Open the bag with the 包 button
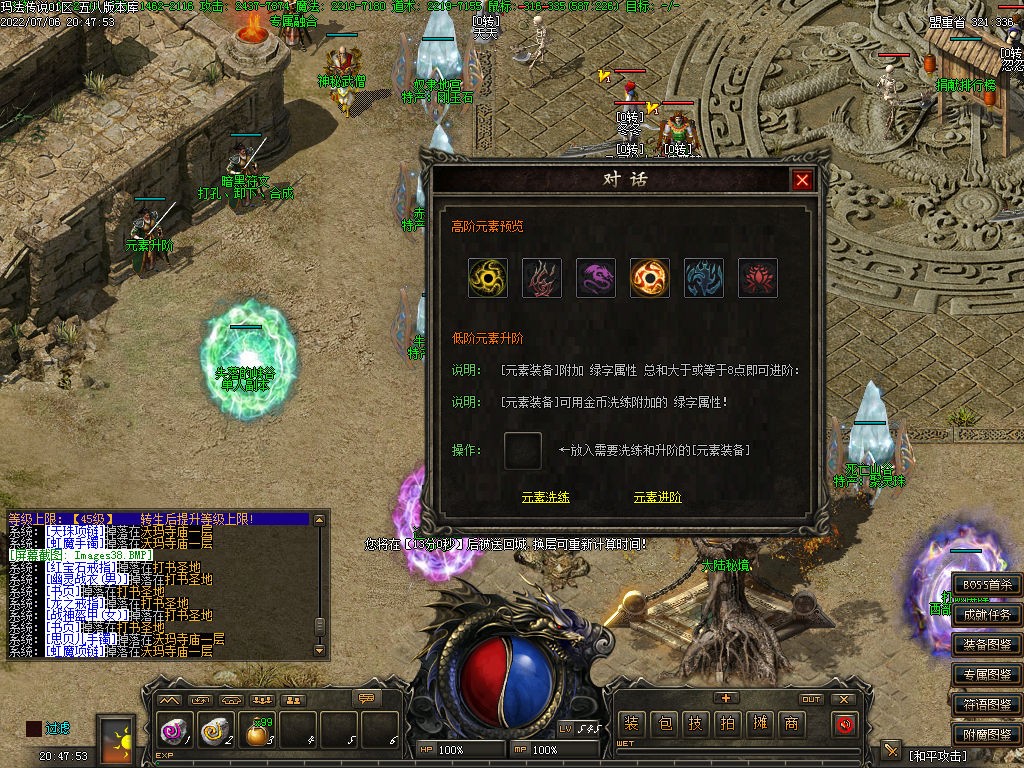 (x=664, y=723)
